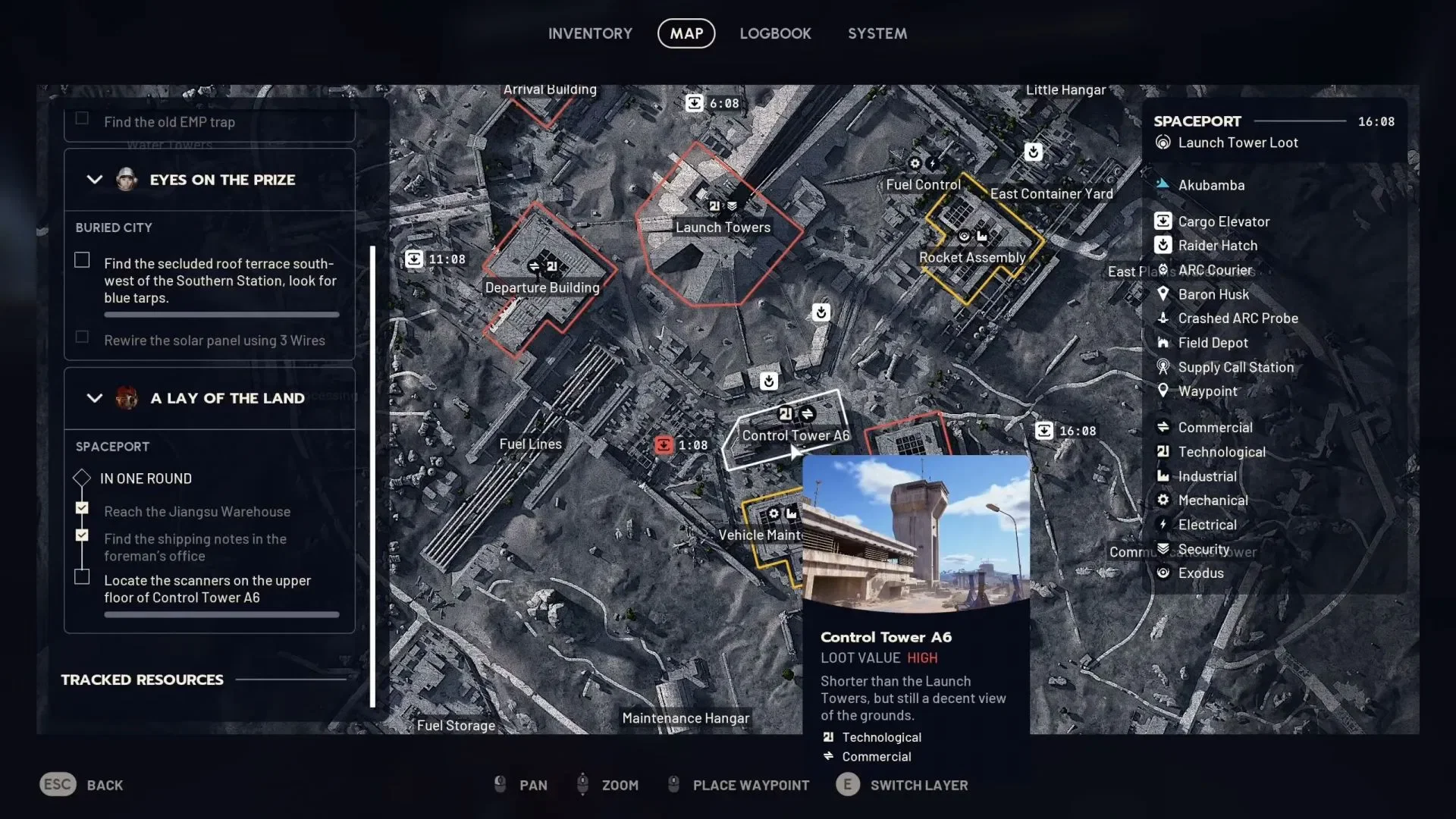
Task: Select the Cargo Elevator legend icon
Action: tap(1164, 221)
